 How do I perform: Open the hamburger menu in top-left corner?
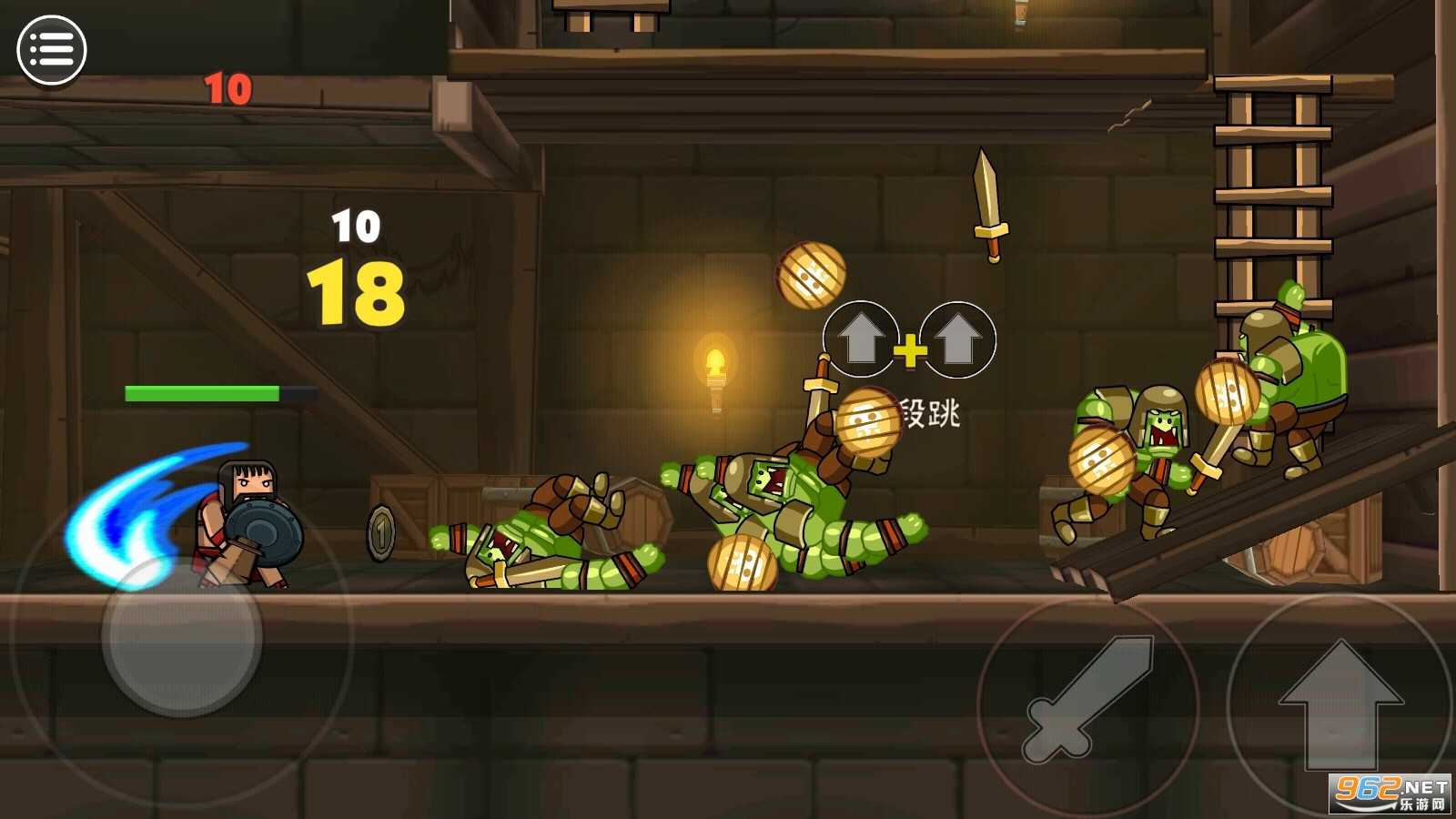52,46
